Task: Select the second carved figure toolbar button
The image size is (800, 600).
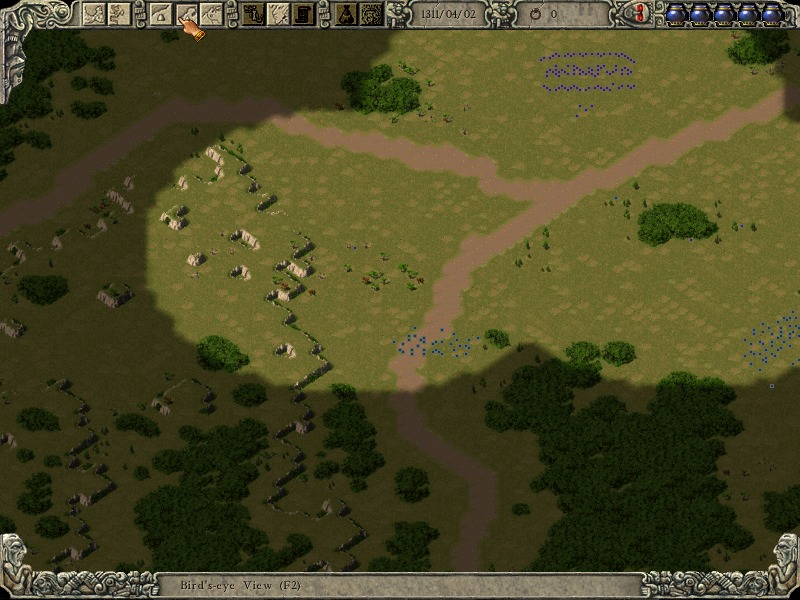Action: 118,13
